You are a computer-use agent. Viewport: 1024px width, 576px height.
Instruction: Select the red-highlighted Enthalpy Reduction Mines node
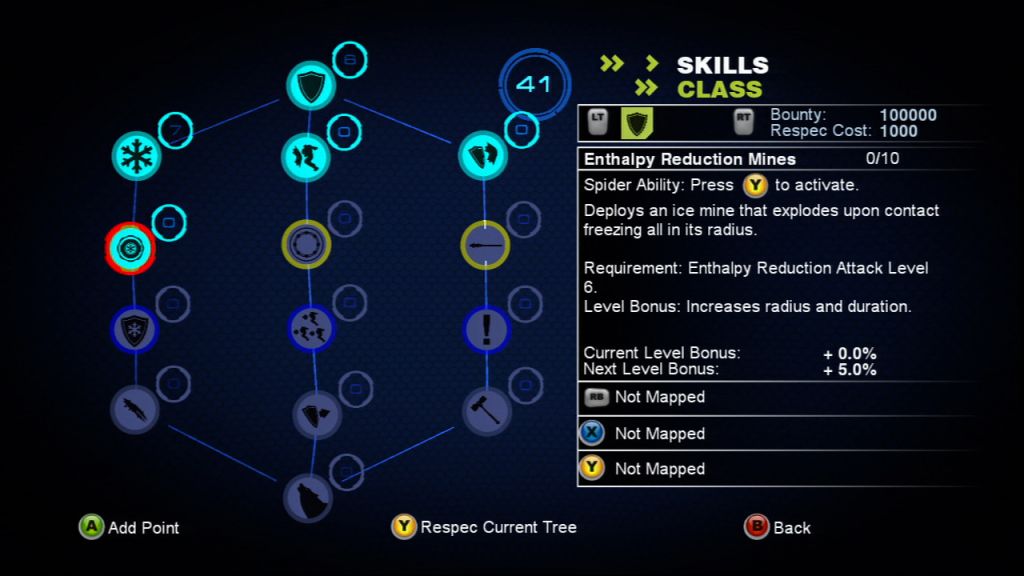click(x=132, y=246)
